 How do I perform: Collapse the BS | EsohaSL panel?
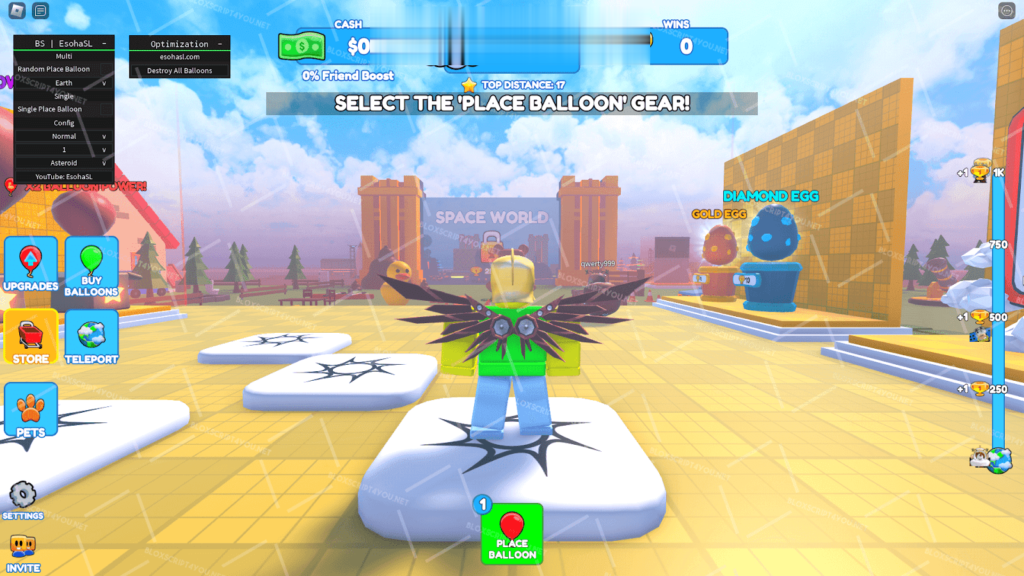click(x=104, y=44)
